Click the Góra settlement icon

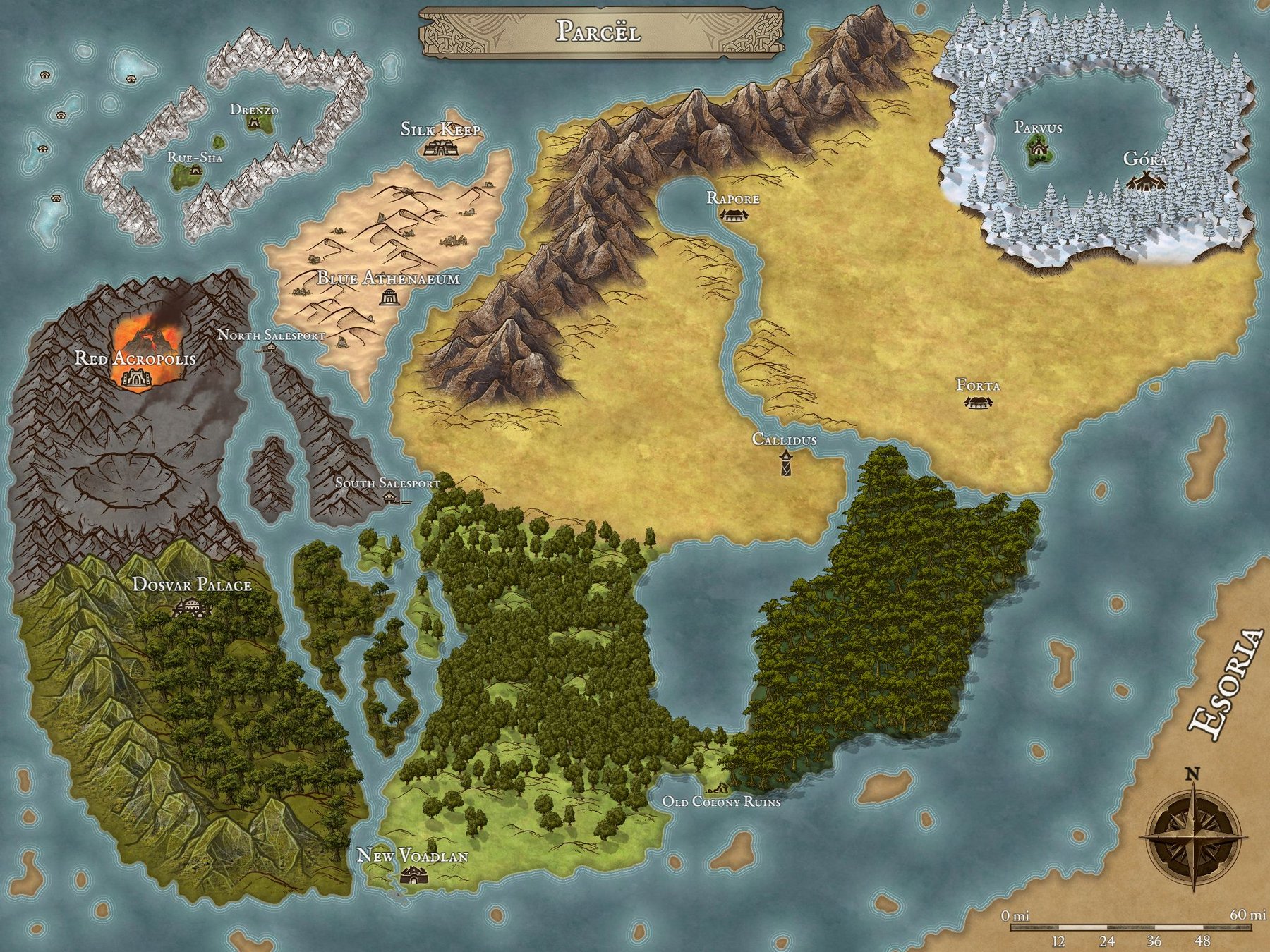(x=1139, y=182)
